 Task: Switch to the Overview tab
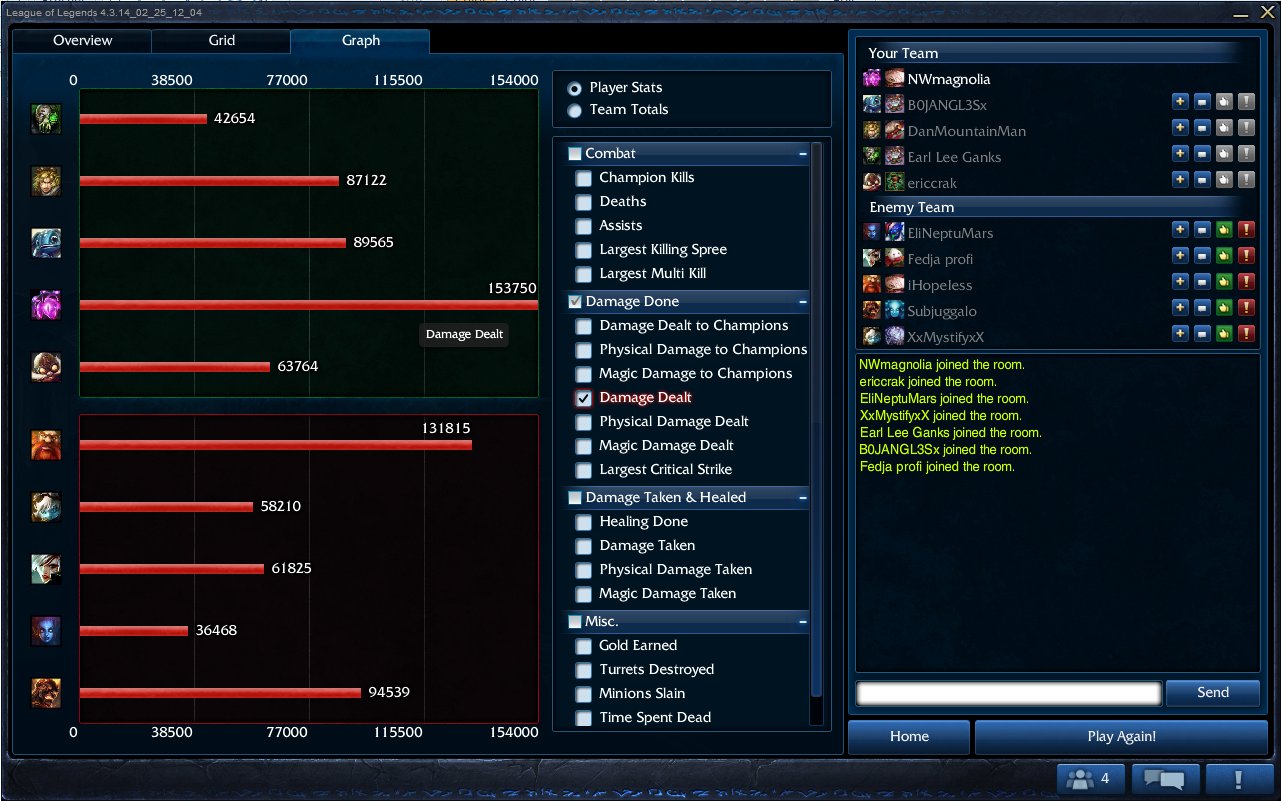click(x=82, y=41)
